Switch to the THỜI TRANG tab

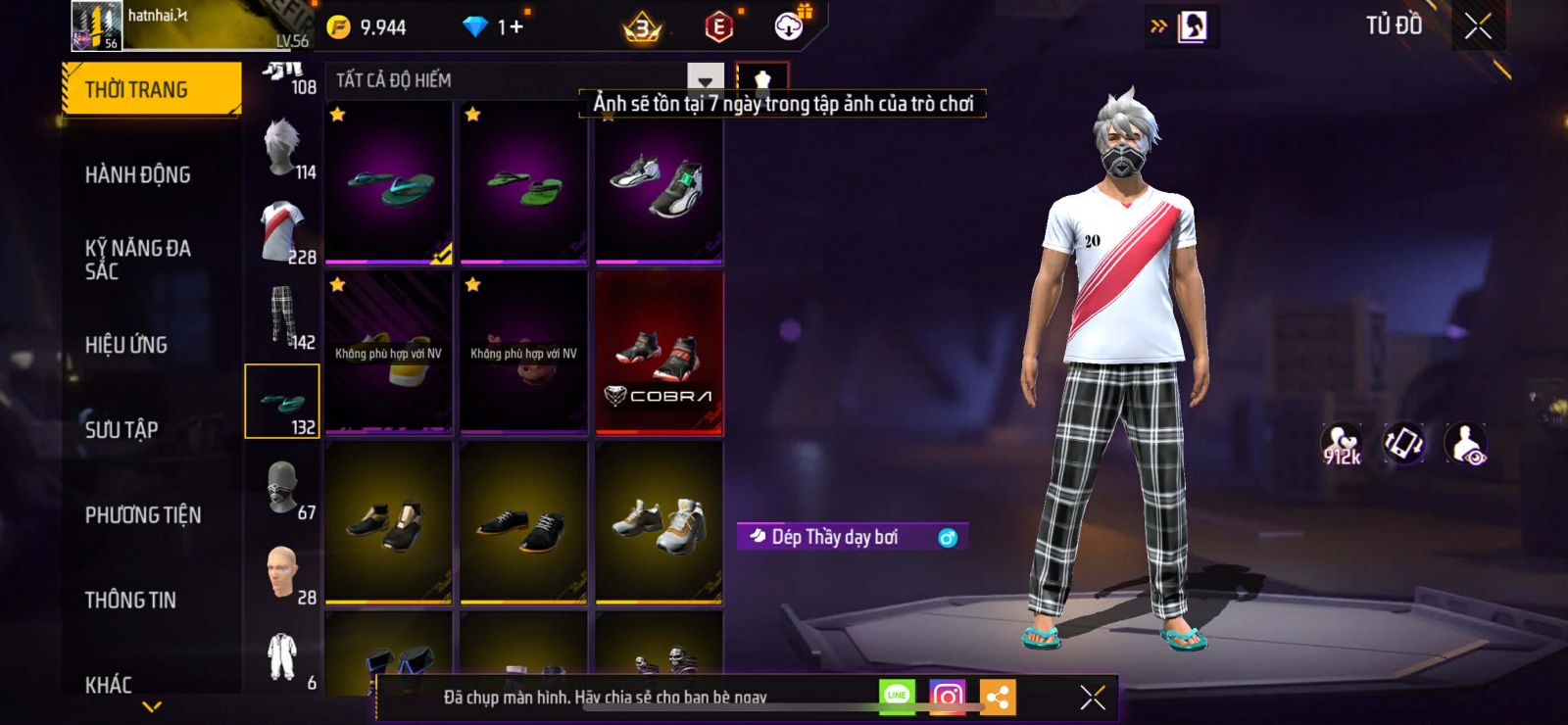[x=151, y=90]
